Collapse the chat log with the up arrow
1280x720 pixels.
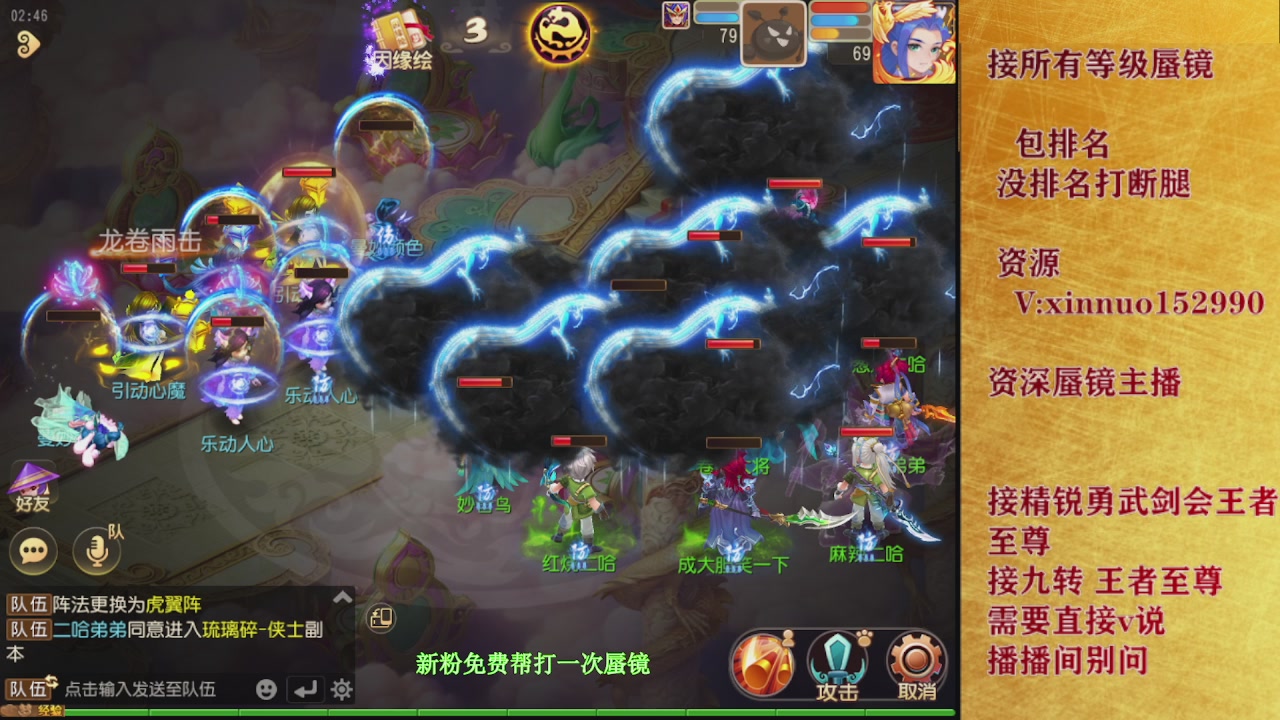pyautogui.click(x=343, y=596)
